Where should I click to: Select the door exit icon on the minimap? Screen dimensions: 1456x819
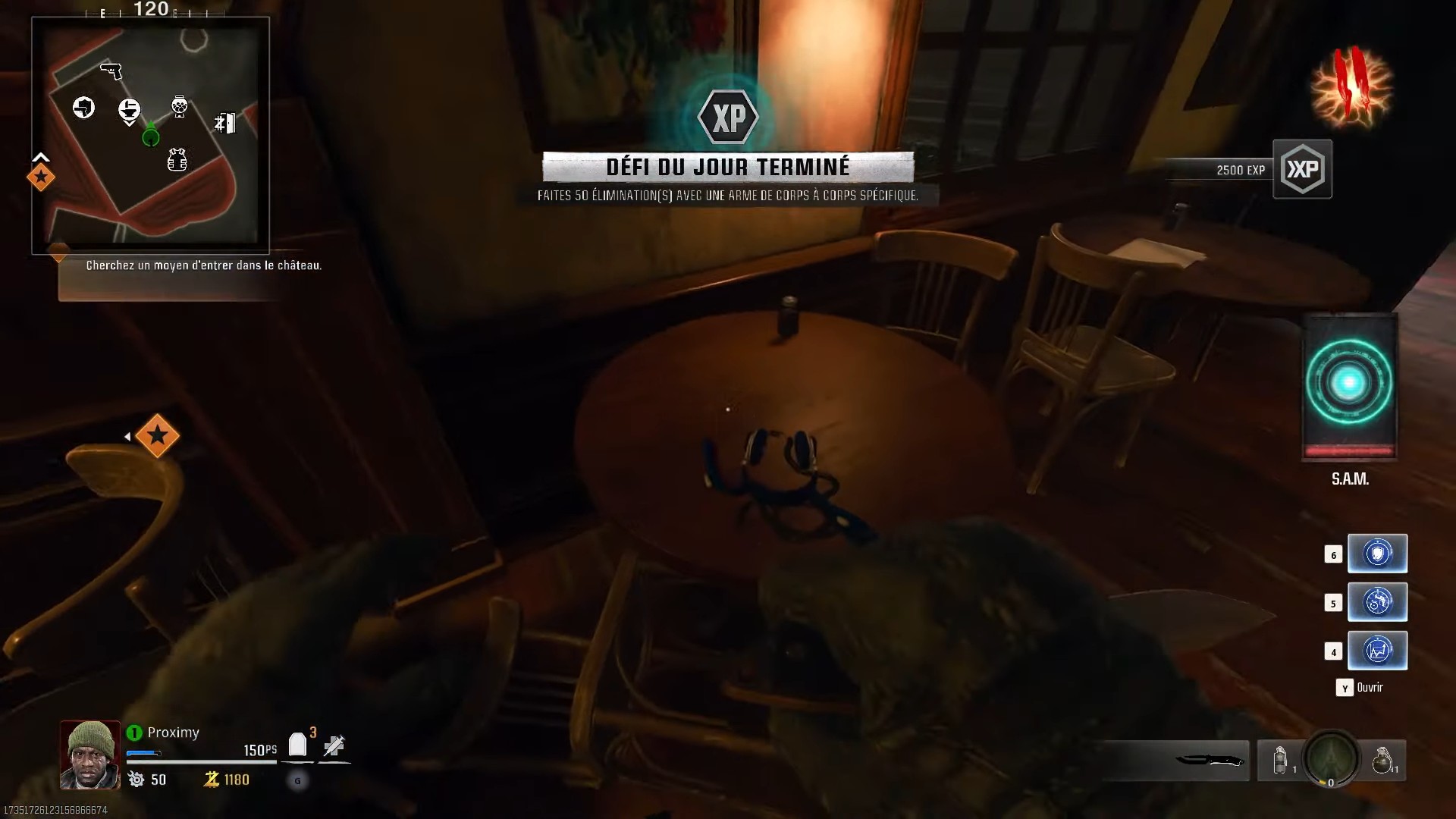click(x=224, y=124)
